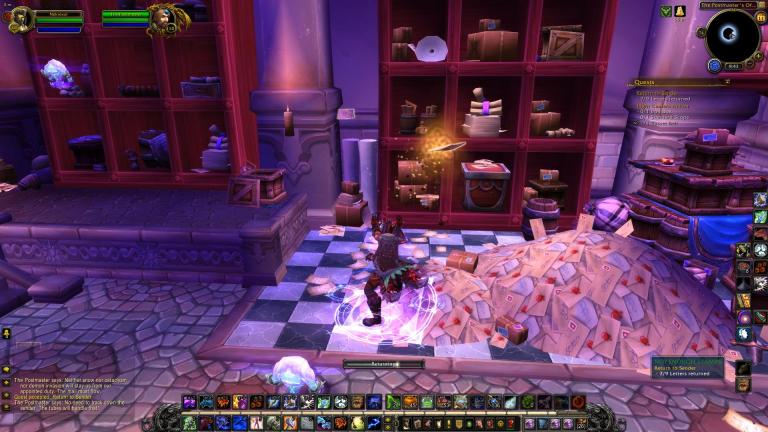Click the player portrait frame

[20, 18]
